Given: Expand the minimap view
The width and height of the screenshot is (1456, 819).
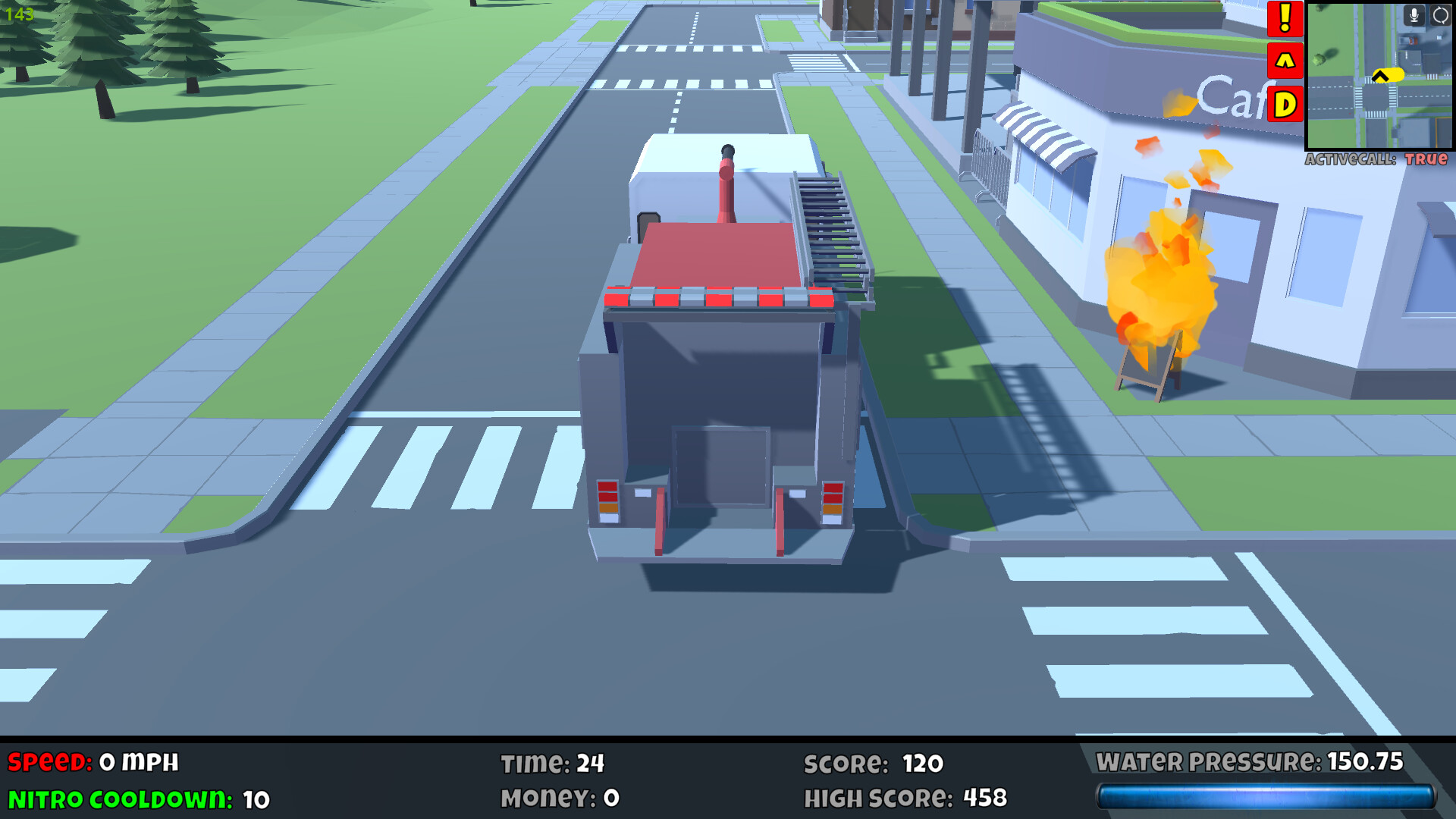Looking at the screenshot, I should click(1380, 76).
